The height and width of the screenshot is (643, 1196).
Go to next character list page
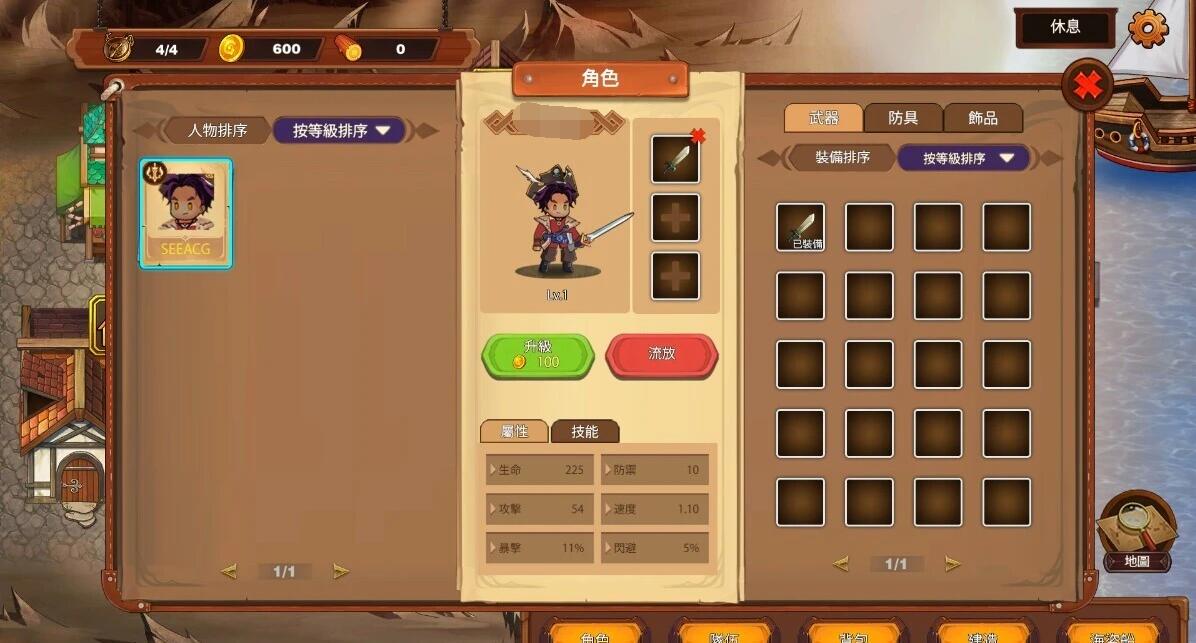[x=341, y=571]
